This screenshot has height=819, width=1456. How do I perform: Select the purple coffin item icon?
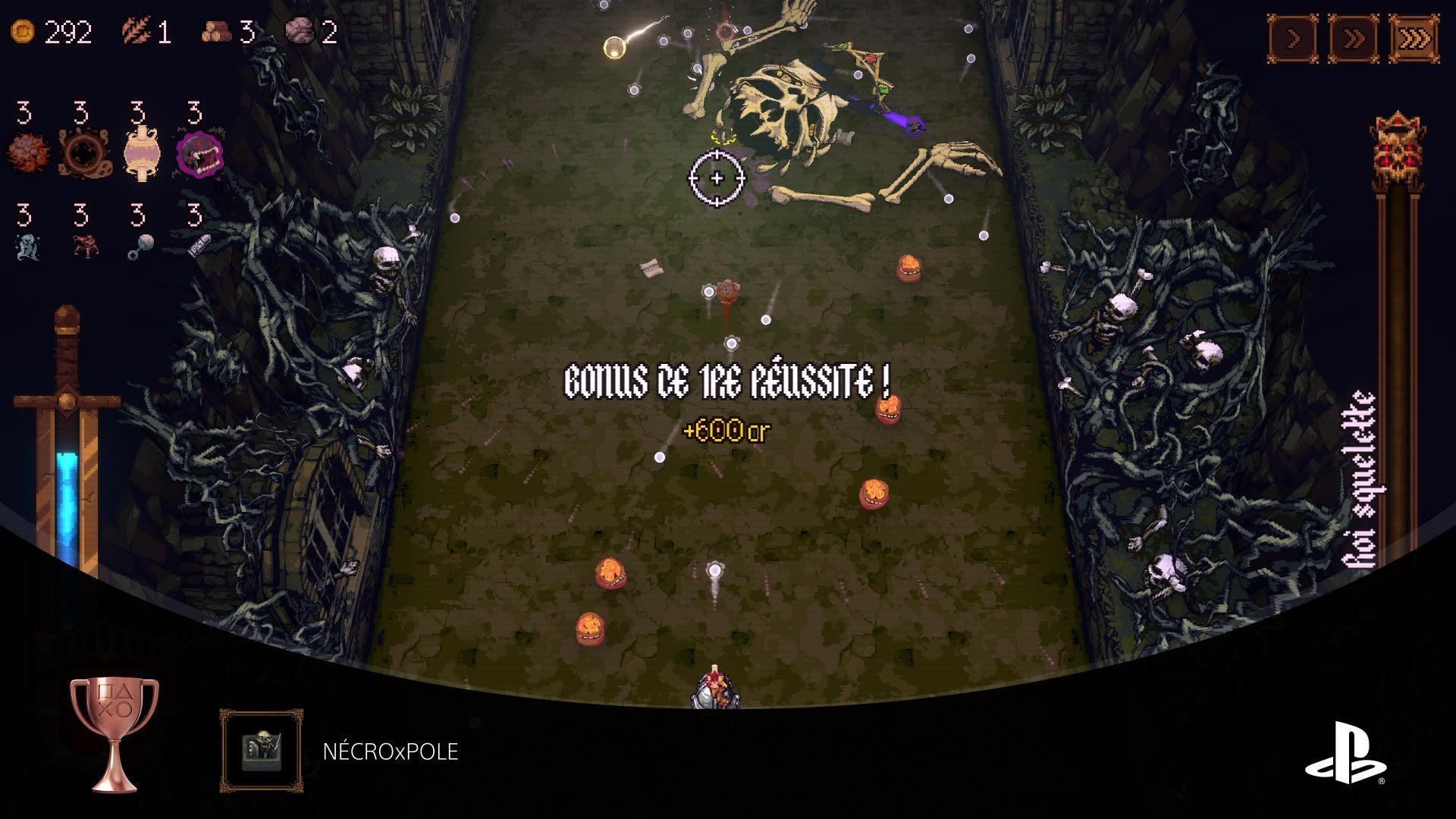(197, 245)
